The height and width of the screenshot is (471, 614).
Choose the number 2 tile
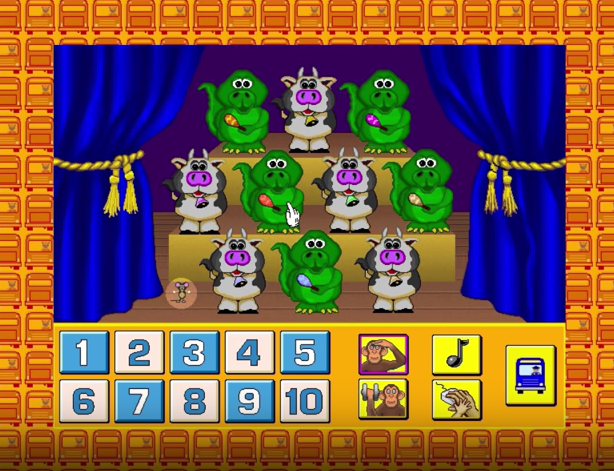coord(139,353)
